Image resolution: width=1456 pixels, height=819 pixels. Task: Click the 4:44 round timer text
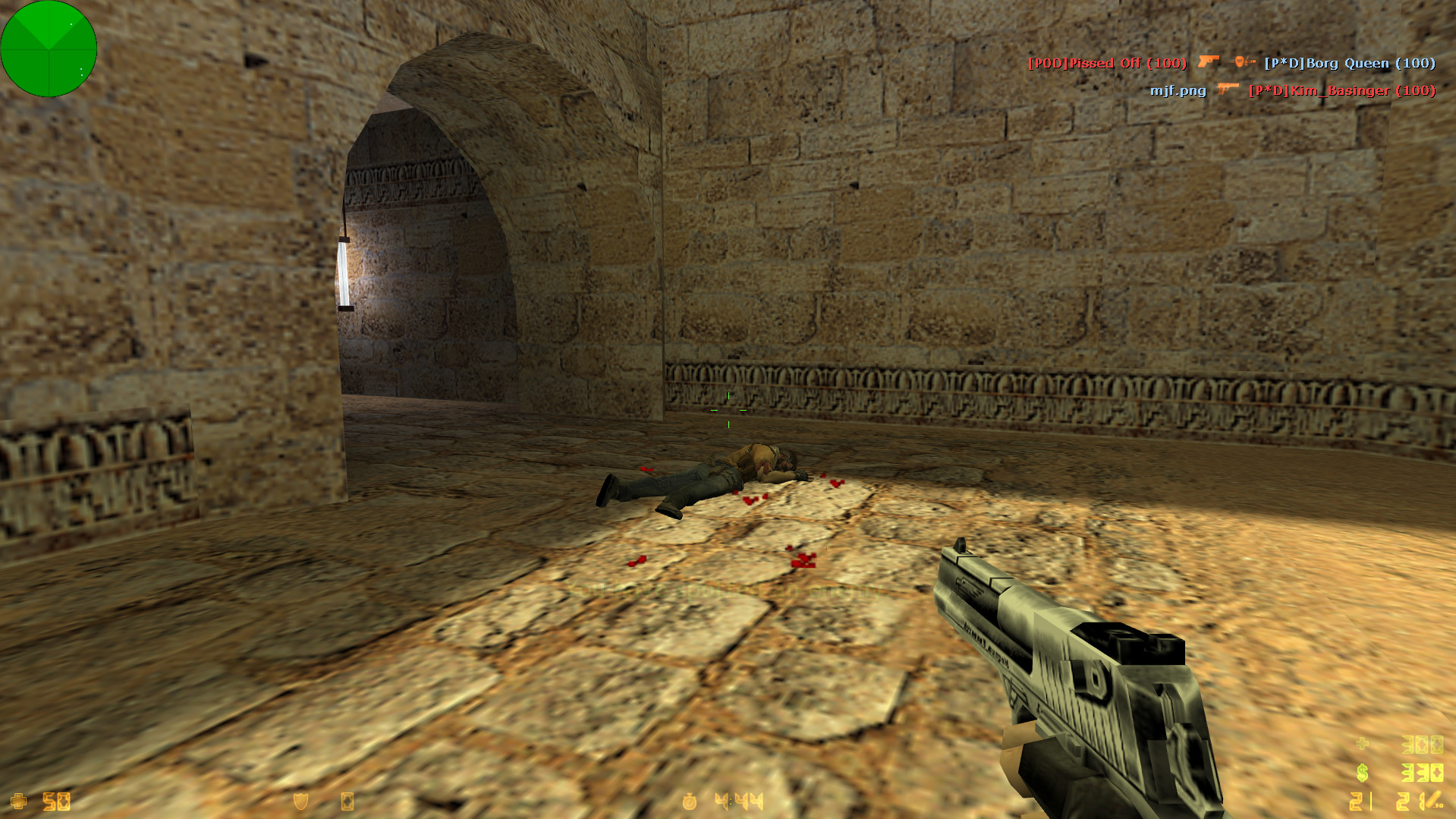tap(737, 802)
